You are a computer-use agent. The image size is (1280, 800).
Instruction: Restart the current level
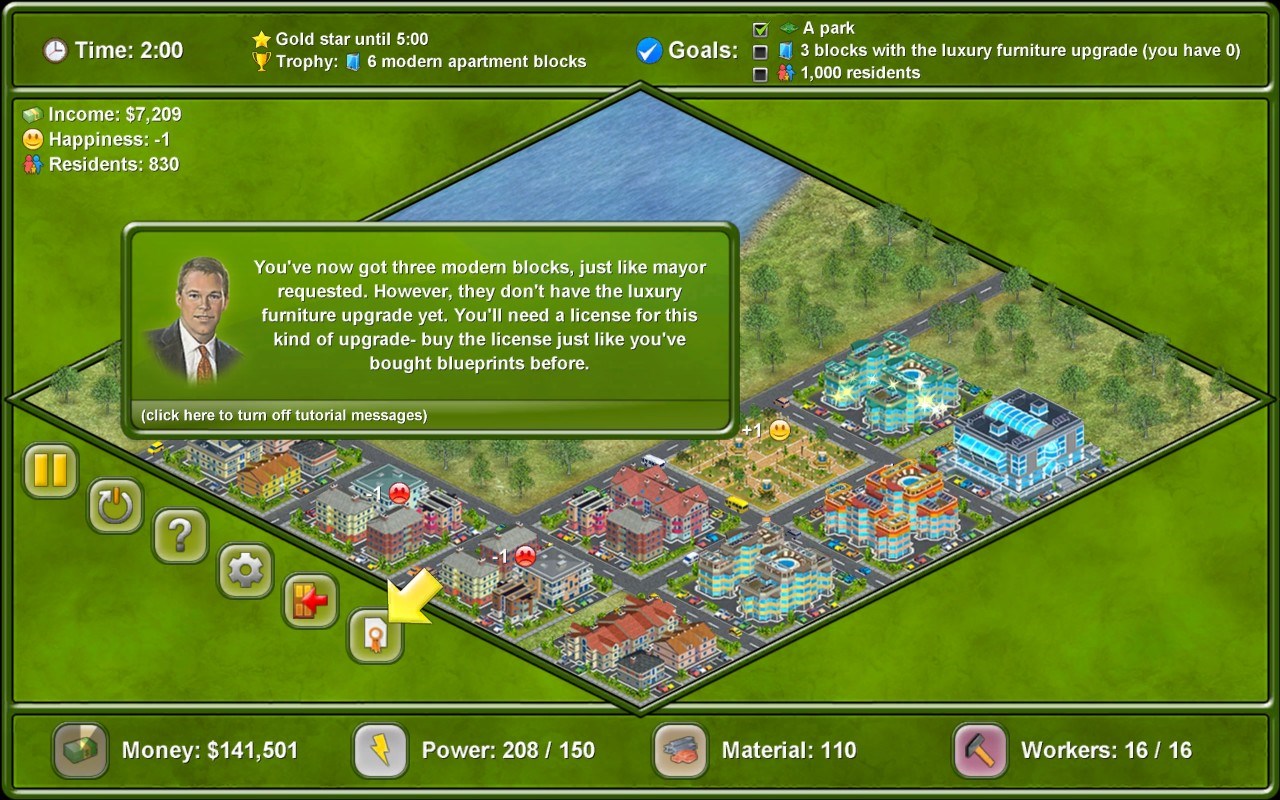(x=114, y=506)
